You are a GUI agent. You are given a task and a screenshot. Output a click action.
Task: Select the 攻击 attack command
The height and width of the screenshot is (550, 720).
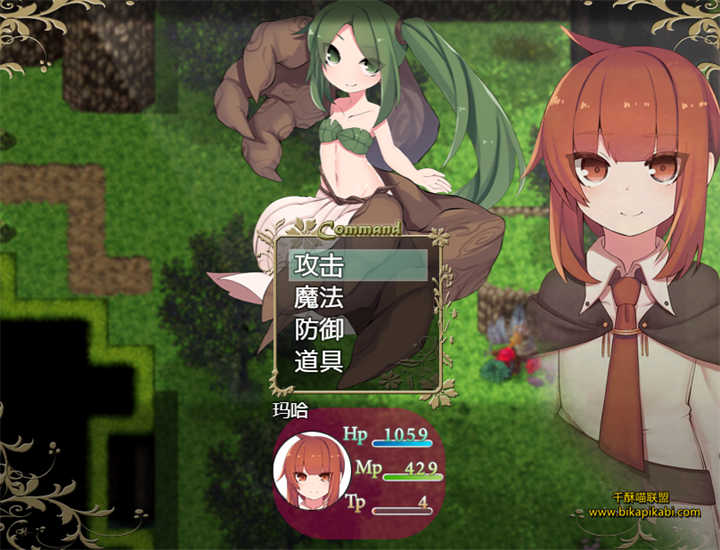[x=320, y=265]
